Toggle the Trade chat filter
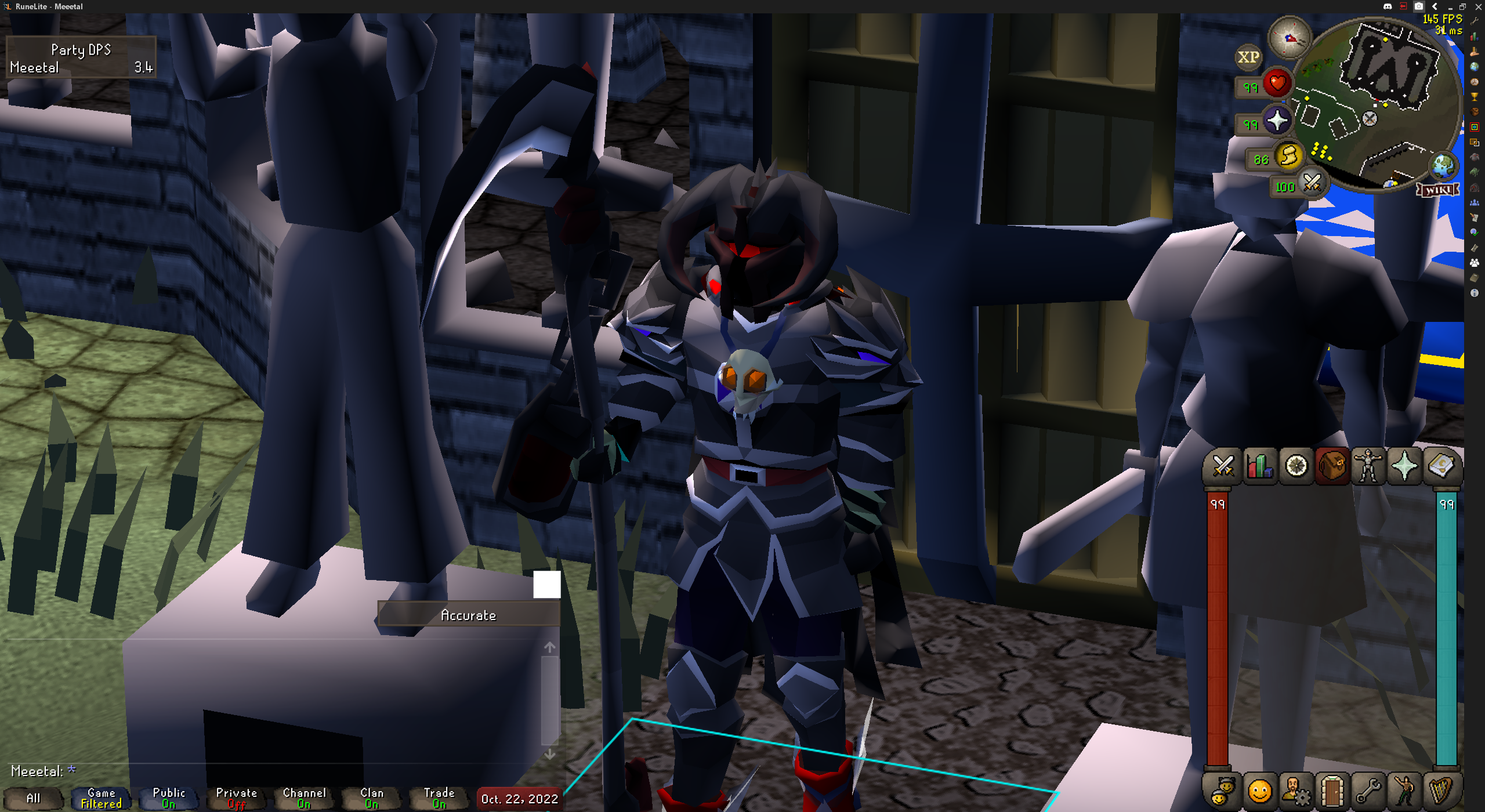 439,798
